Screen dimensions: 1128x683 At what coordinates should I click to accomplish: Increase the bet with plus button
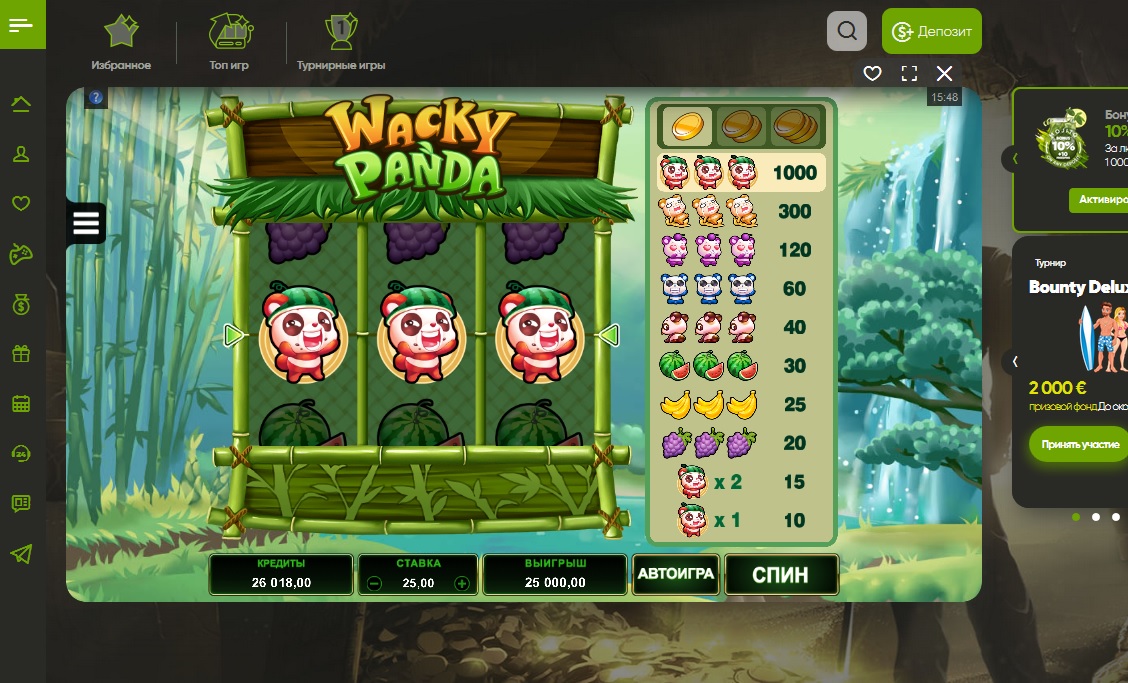(x=462, y=584)
